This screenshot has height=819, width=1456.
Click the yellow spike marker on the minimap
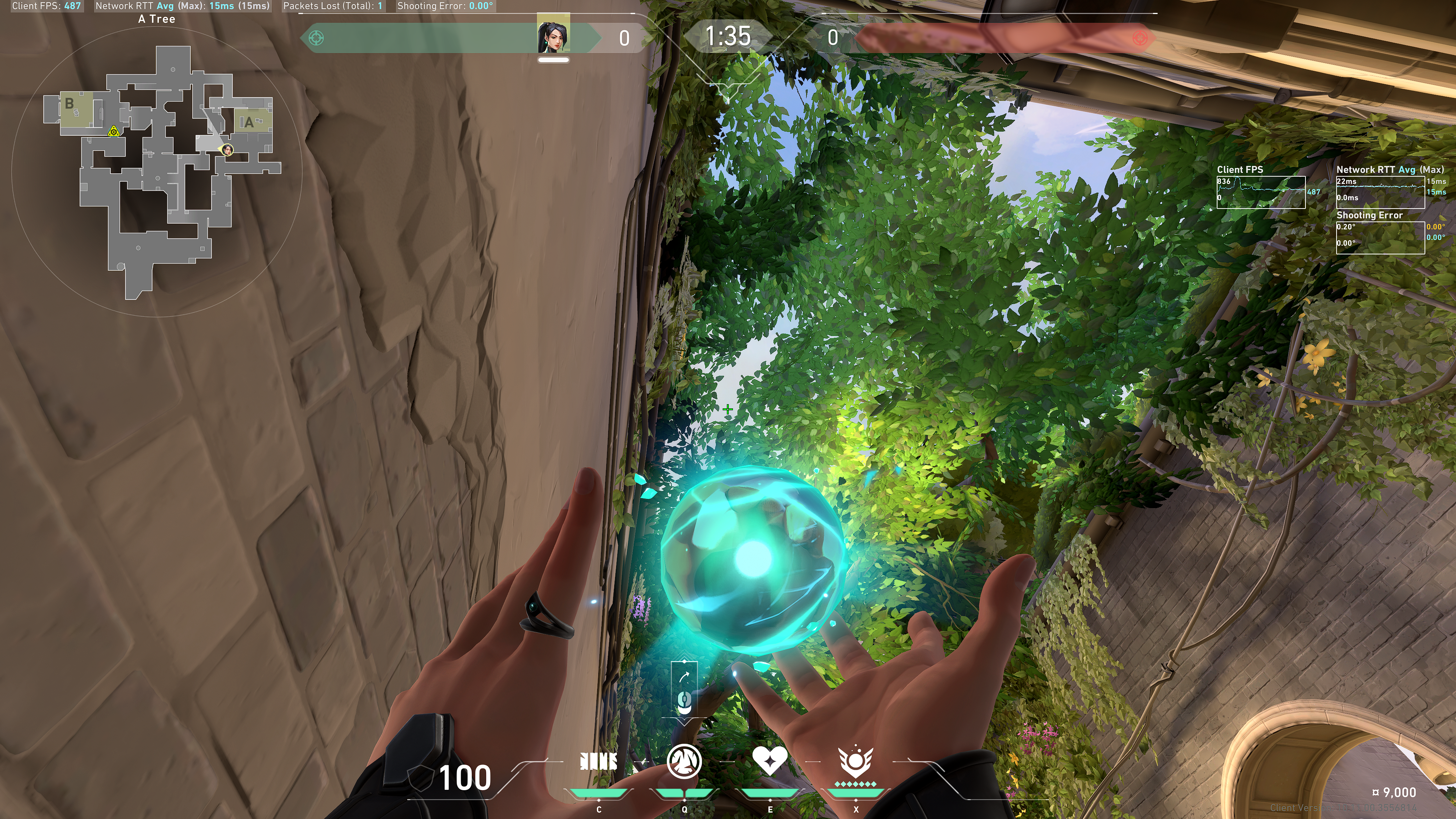click(114, 132)
